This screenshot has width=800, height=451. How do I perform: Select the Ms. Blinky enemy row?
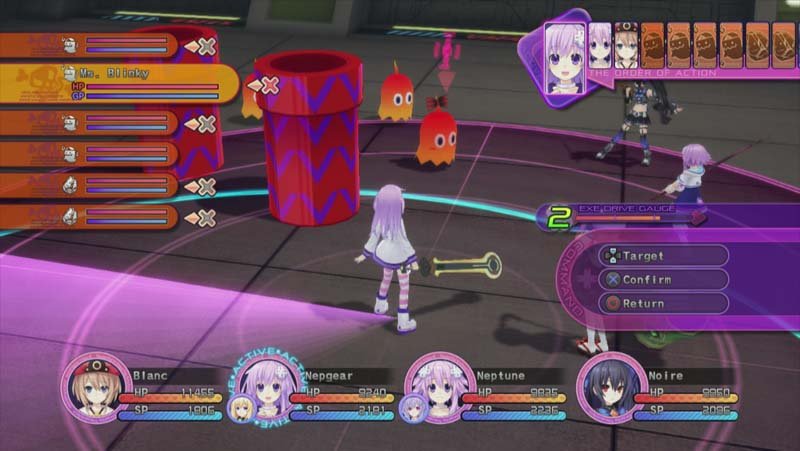[x=120, y=83]
